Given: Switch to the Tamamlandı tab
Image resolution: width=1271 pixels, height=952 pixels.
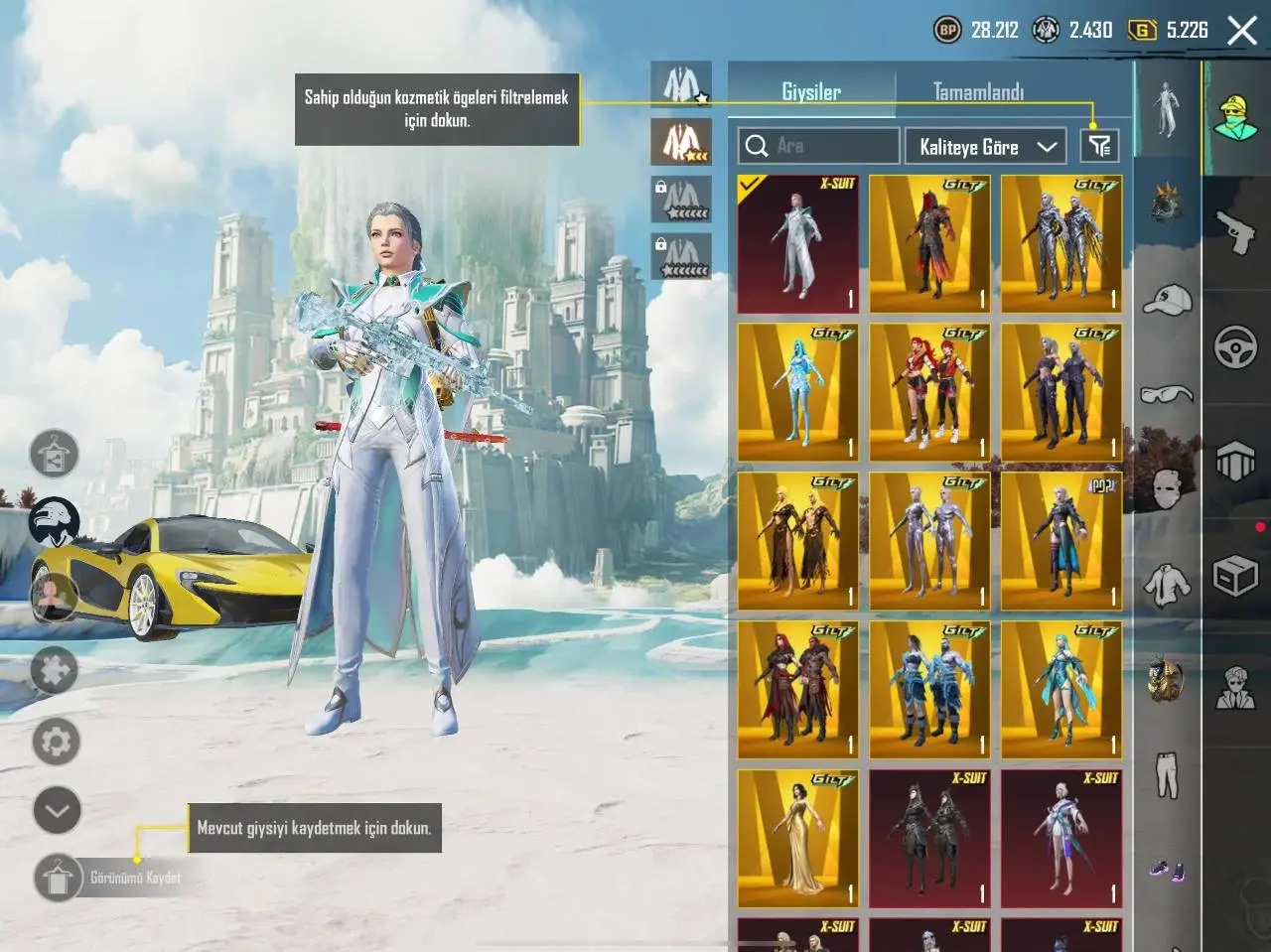Looking at the screenshot, I should tap(978, 92).
